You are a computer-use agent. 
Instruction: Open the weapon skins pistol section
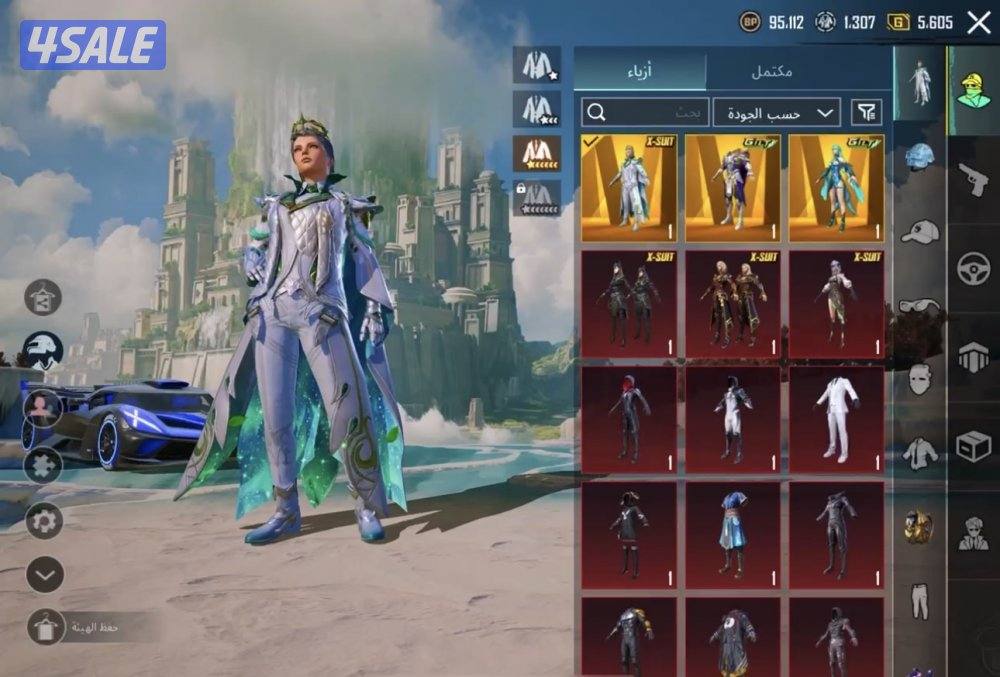click(973, 180)
